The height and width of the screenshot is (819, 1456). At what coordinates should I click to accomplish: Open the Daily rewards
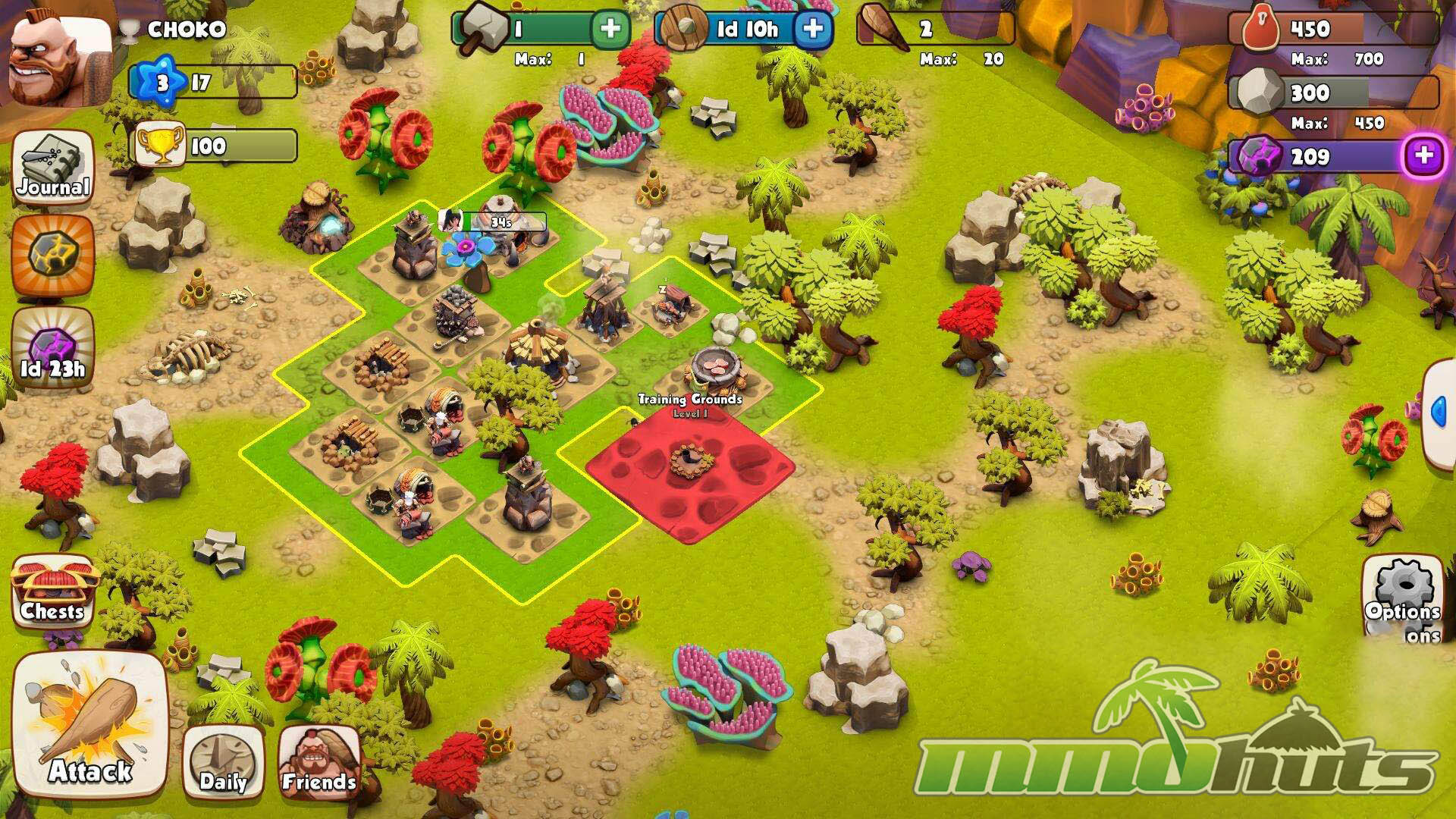pyautogui.click(x=223, y=762)
